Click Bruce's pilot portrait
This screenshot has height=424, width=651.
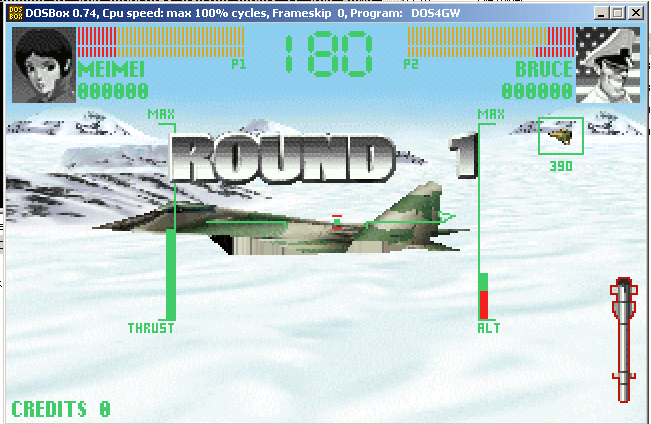[x=607, y=65]
